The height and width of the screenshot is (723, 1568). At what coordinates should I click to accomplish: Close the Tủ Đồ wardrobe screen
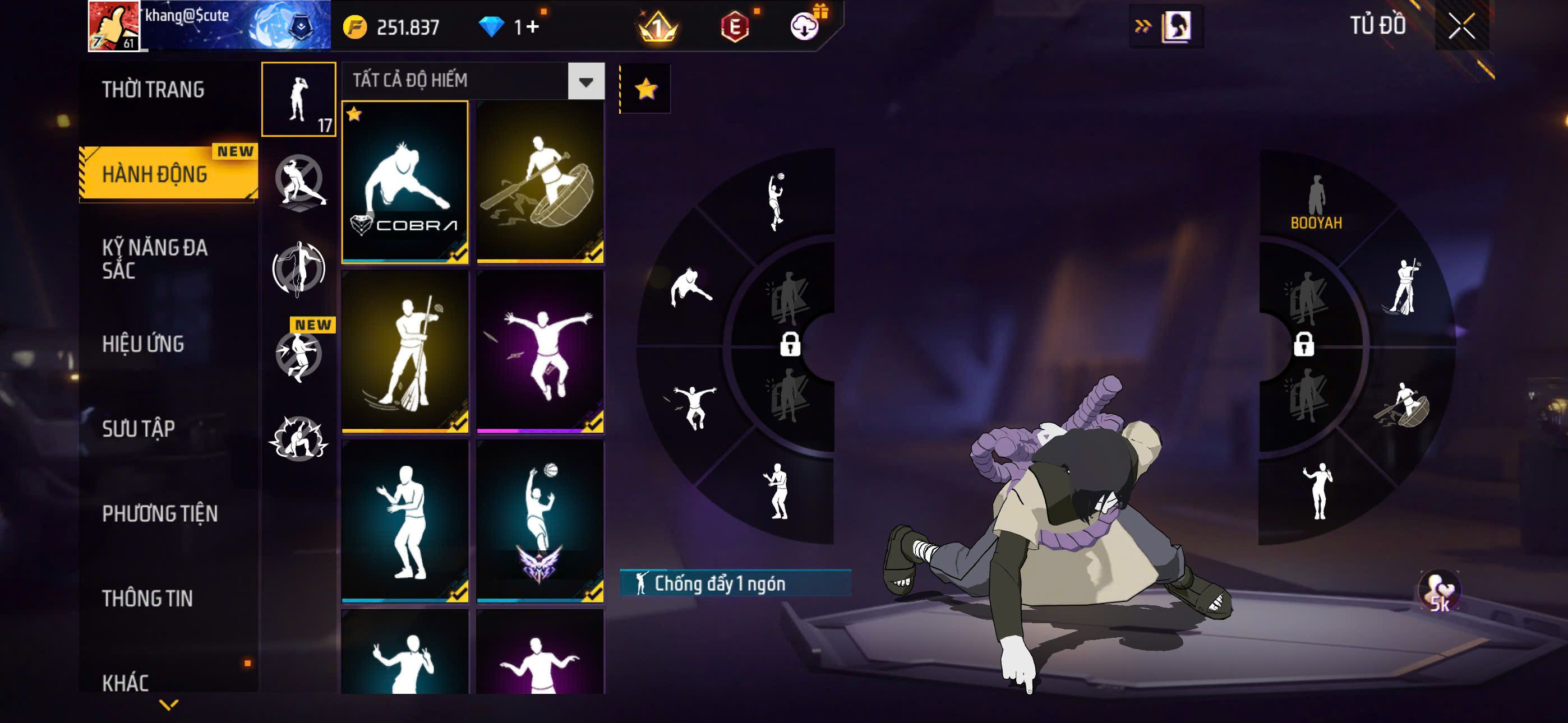tap(1461, 26)
